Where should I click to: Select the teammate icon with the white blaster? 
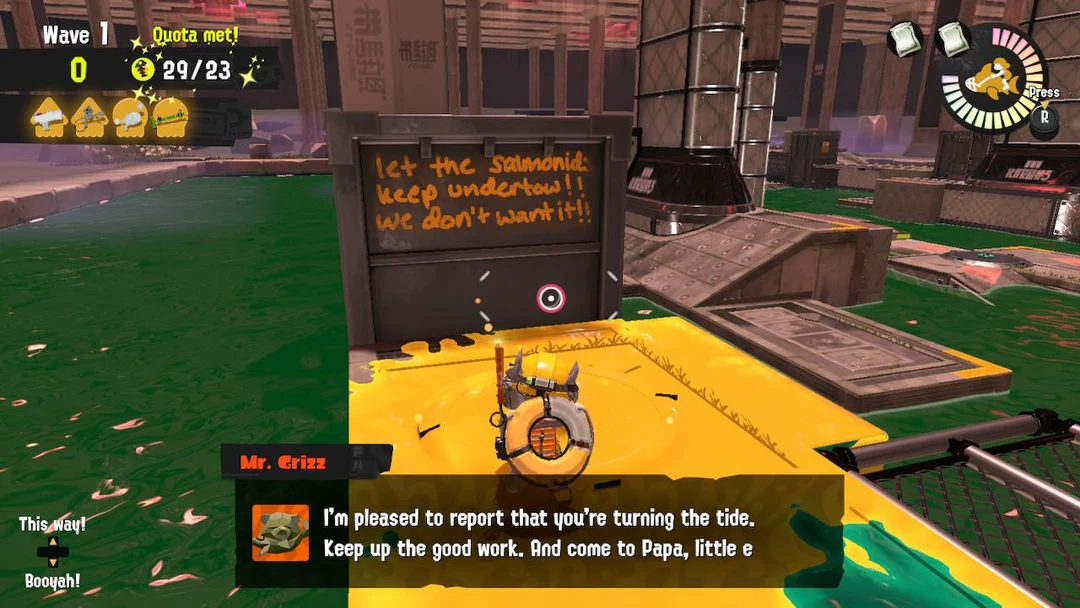(48, 119)
